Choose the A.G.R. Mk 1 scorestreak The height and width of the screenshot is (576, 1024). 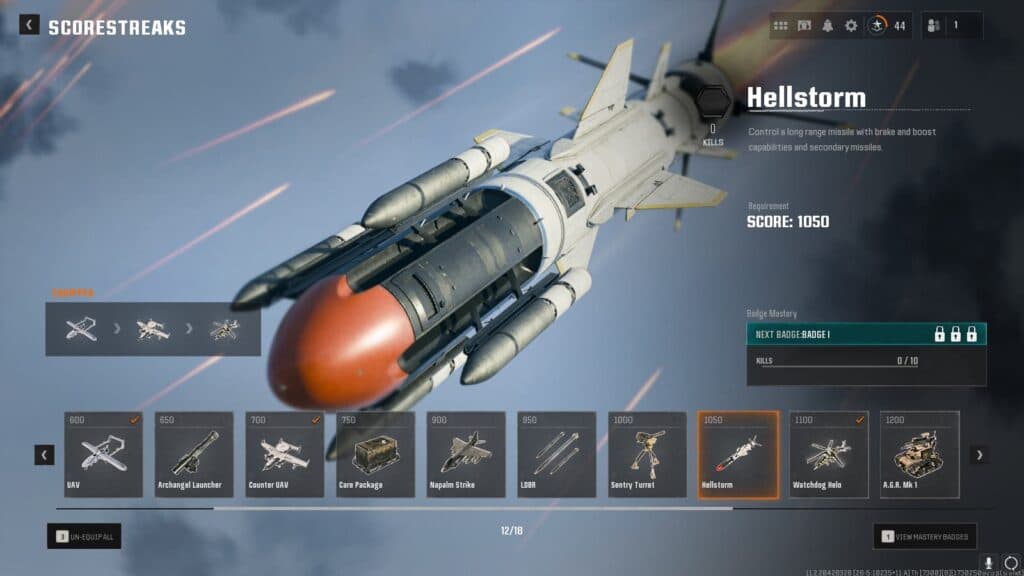pyautogui.click(x=919, y=454)
